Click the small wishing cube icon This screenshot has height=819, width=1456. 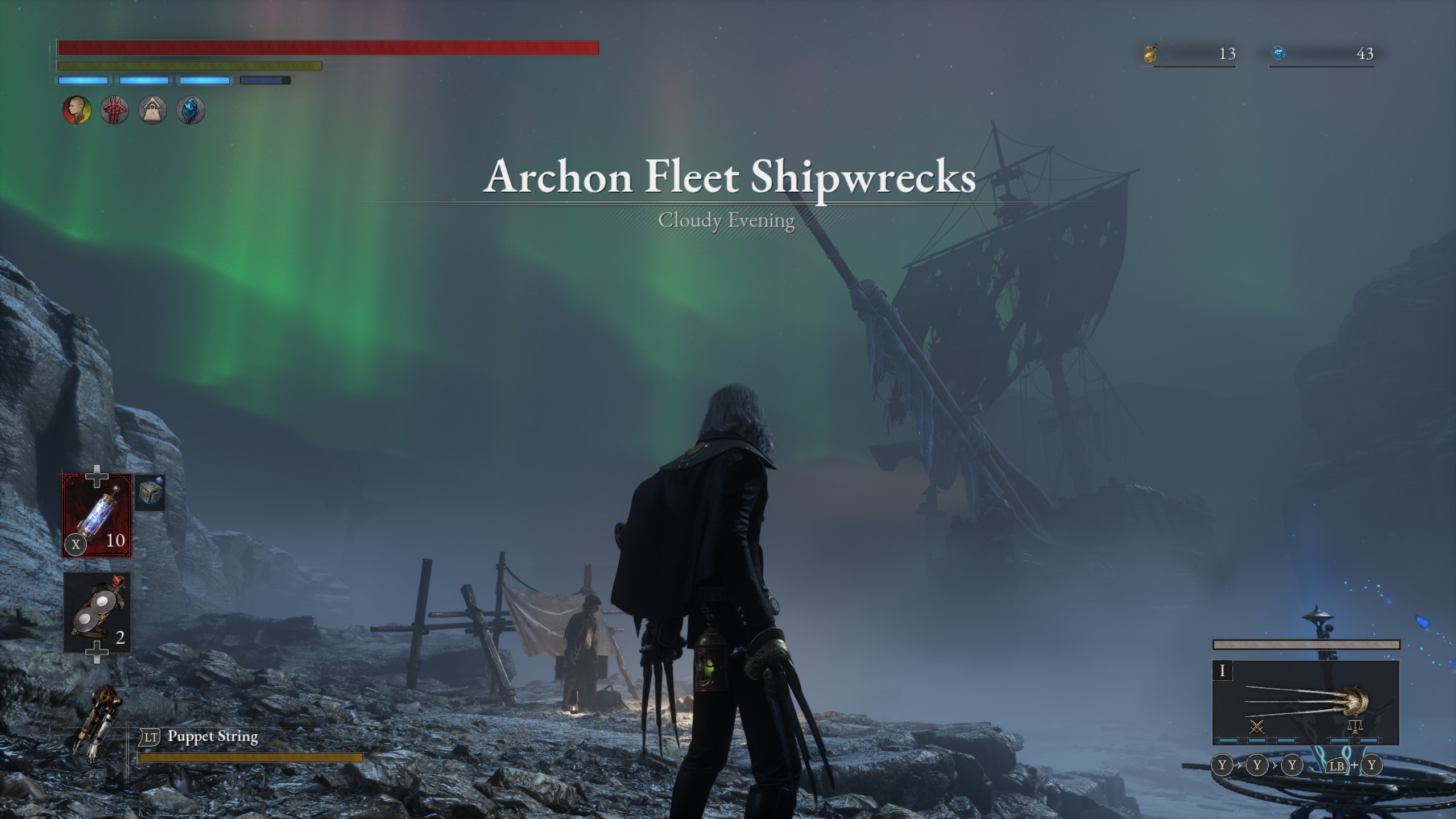[x=151, y=493]
